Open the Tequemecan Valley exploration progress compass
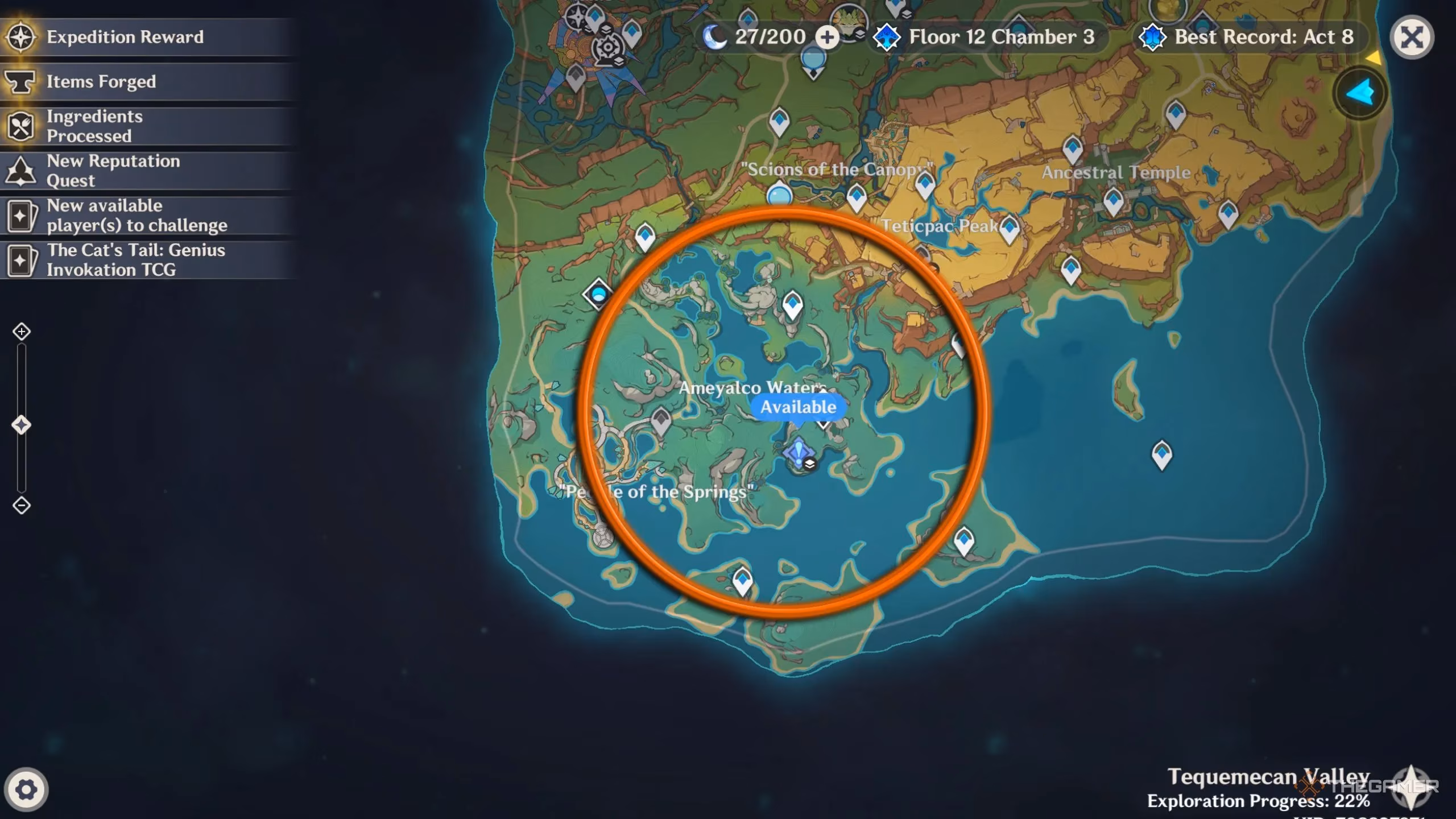Screen dimensions: 1456x819 pyautogui.click(x=1410, y=787)
